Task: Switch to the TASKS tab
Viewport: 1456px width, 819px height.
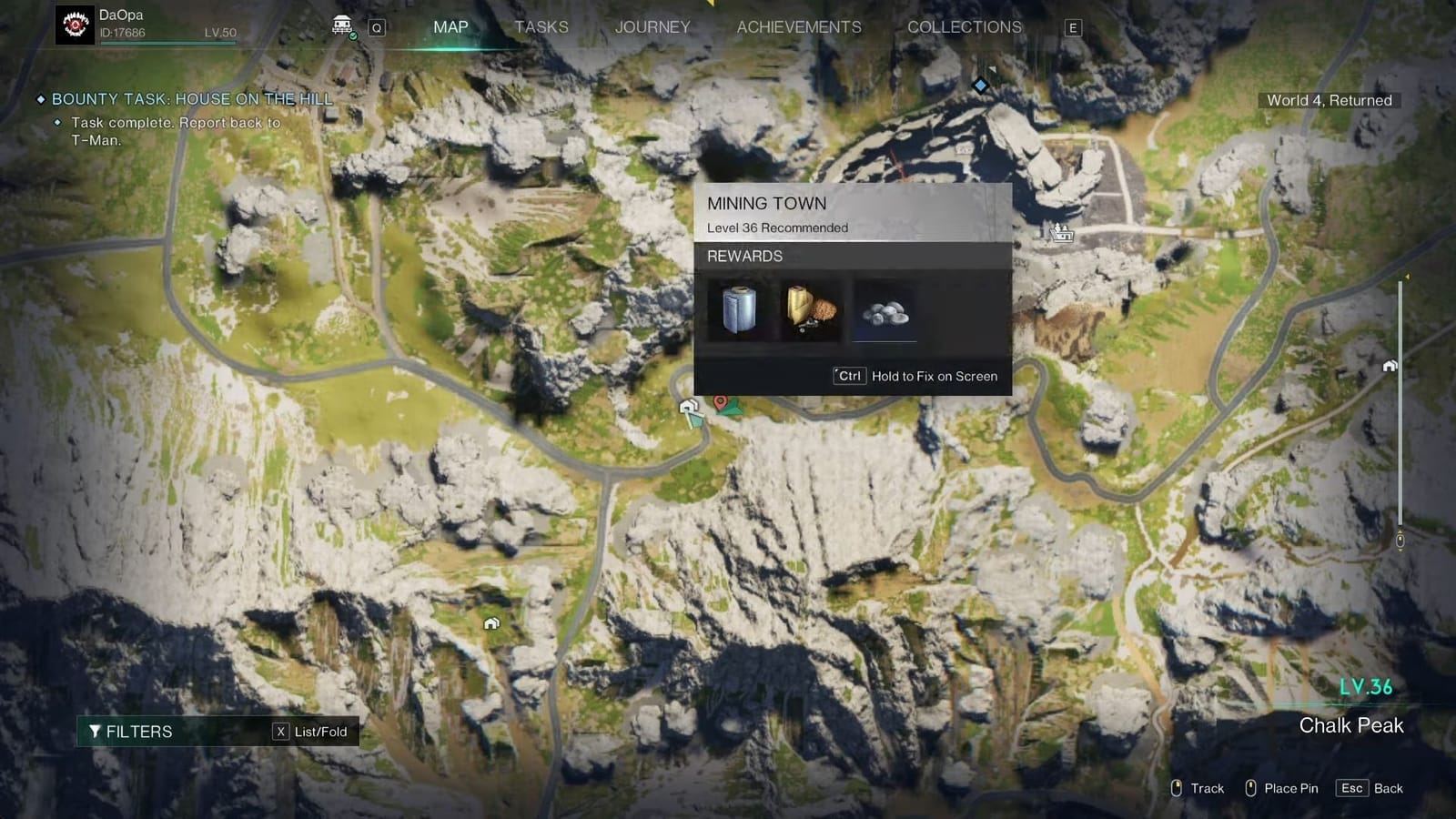Action: [541, 27]
